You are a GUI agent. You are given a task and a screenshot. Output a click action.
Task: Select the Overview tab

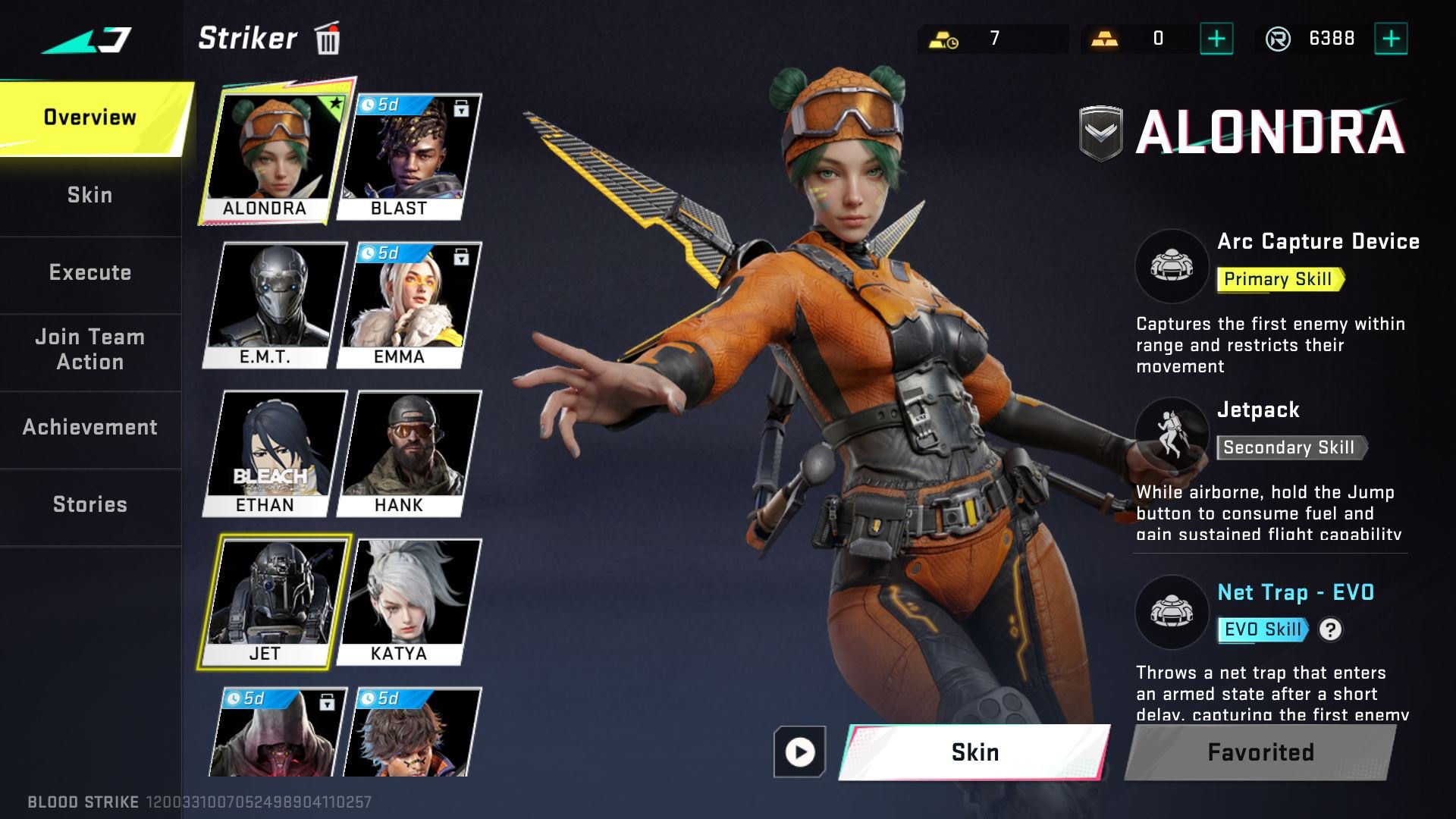pyautogui.click(x=89, y=118)
